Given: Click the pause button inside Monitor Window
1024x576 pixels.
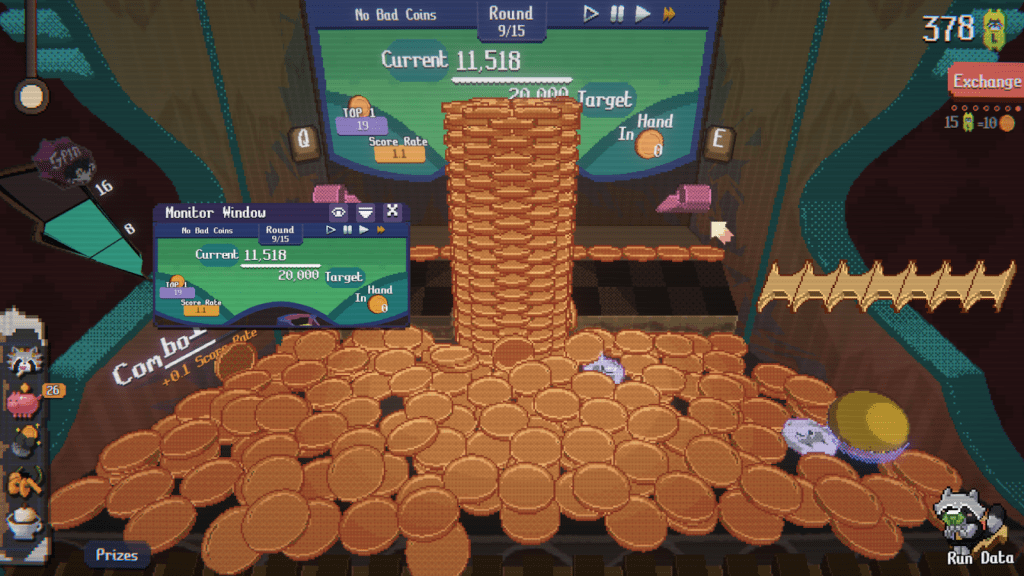Looking at the screenshot, I should [347, 230].
